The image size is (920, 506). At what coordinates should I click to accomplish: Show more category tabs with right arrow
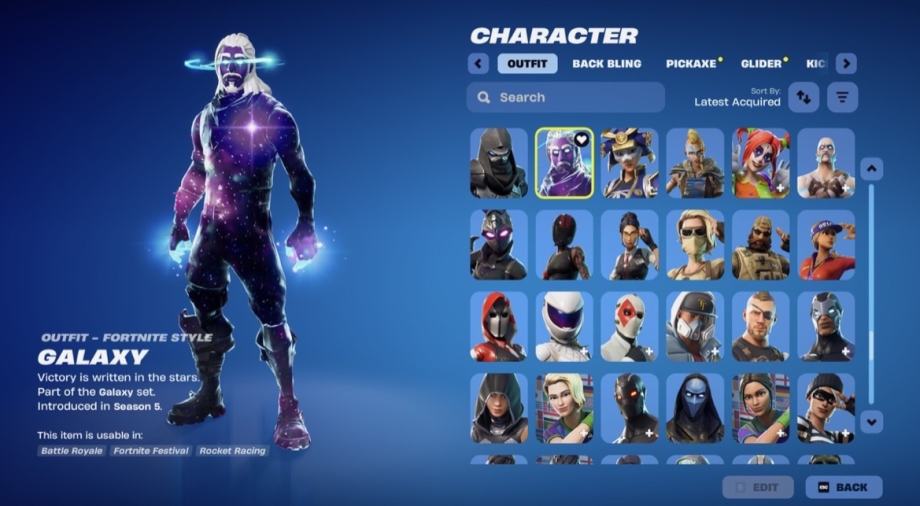click(846, 64)
